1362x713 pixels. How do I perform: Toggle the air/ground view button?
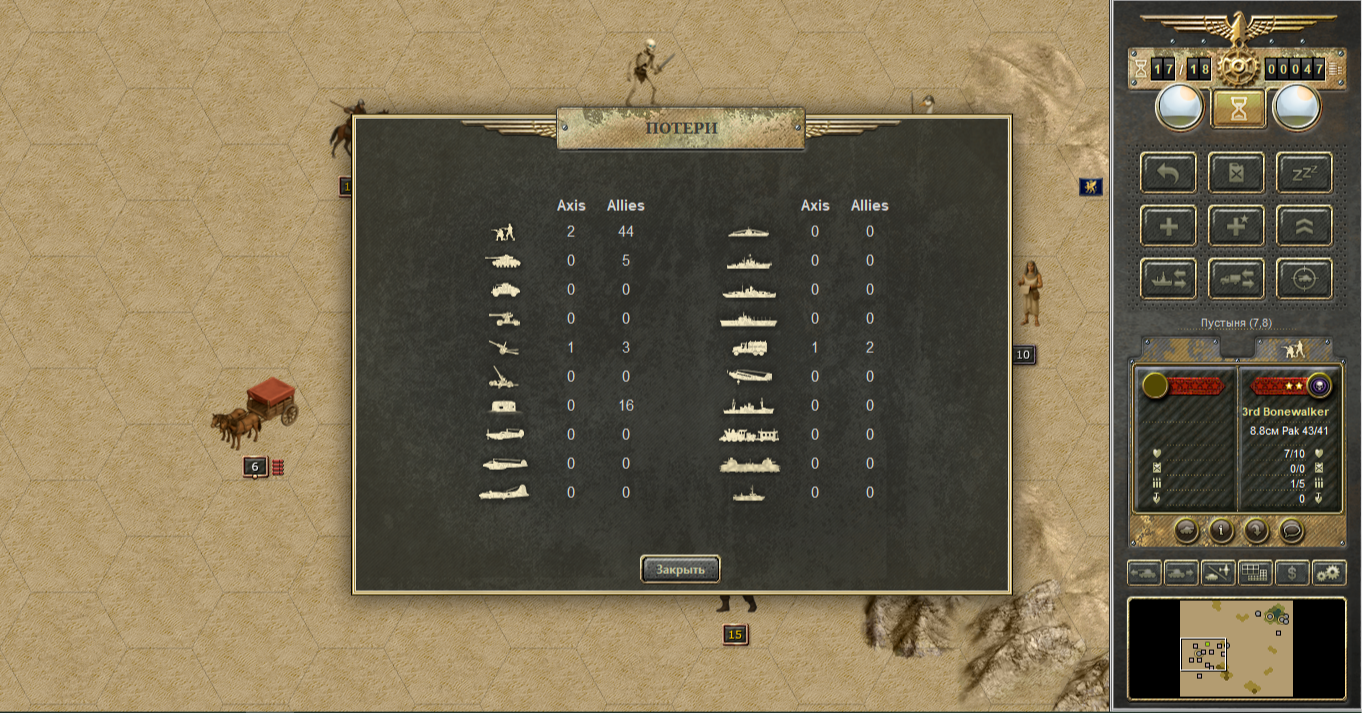coord(1218,573)
